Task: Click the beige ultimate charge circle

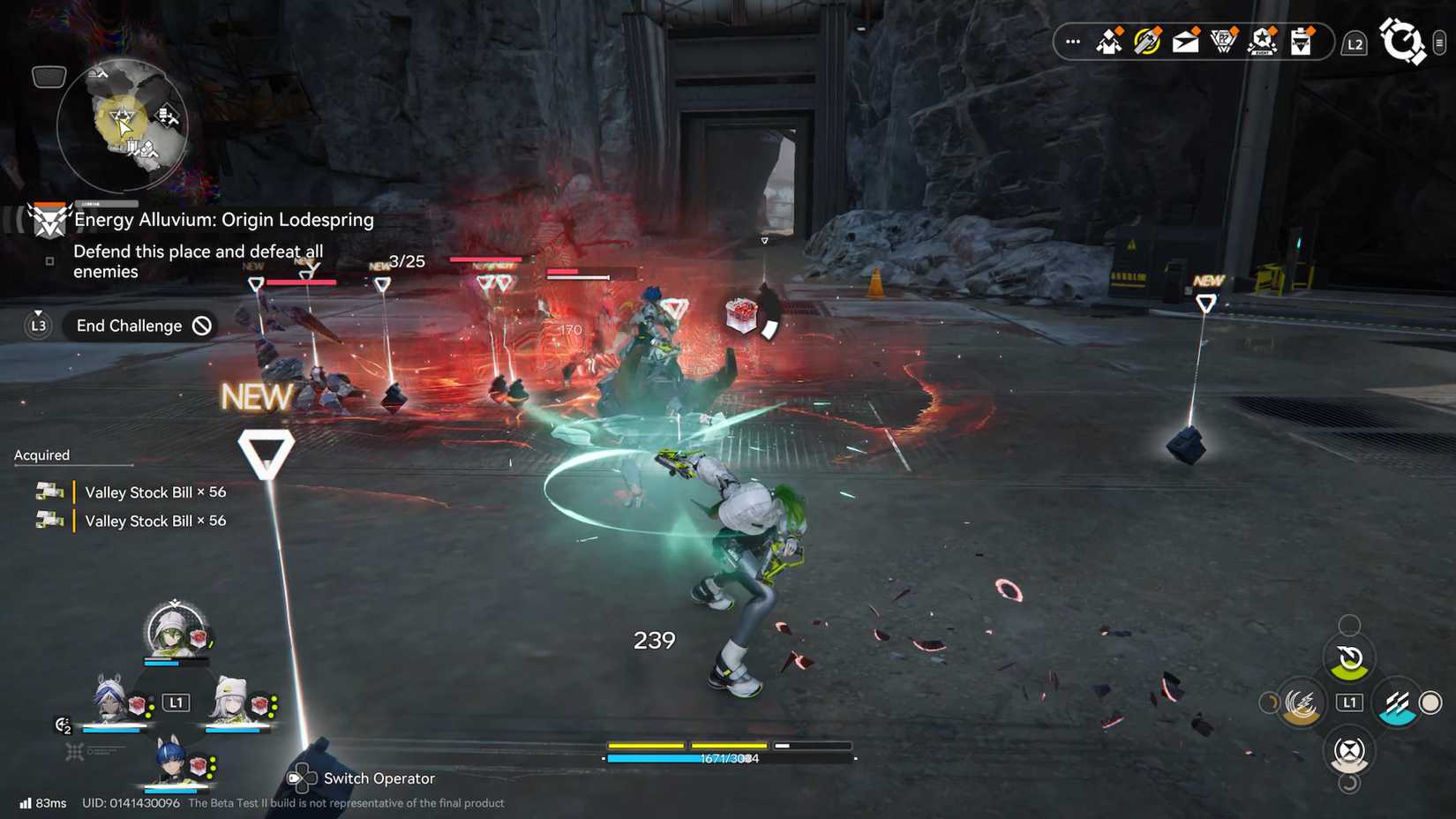Action: [x=1432, y=703]
